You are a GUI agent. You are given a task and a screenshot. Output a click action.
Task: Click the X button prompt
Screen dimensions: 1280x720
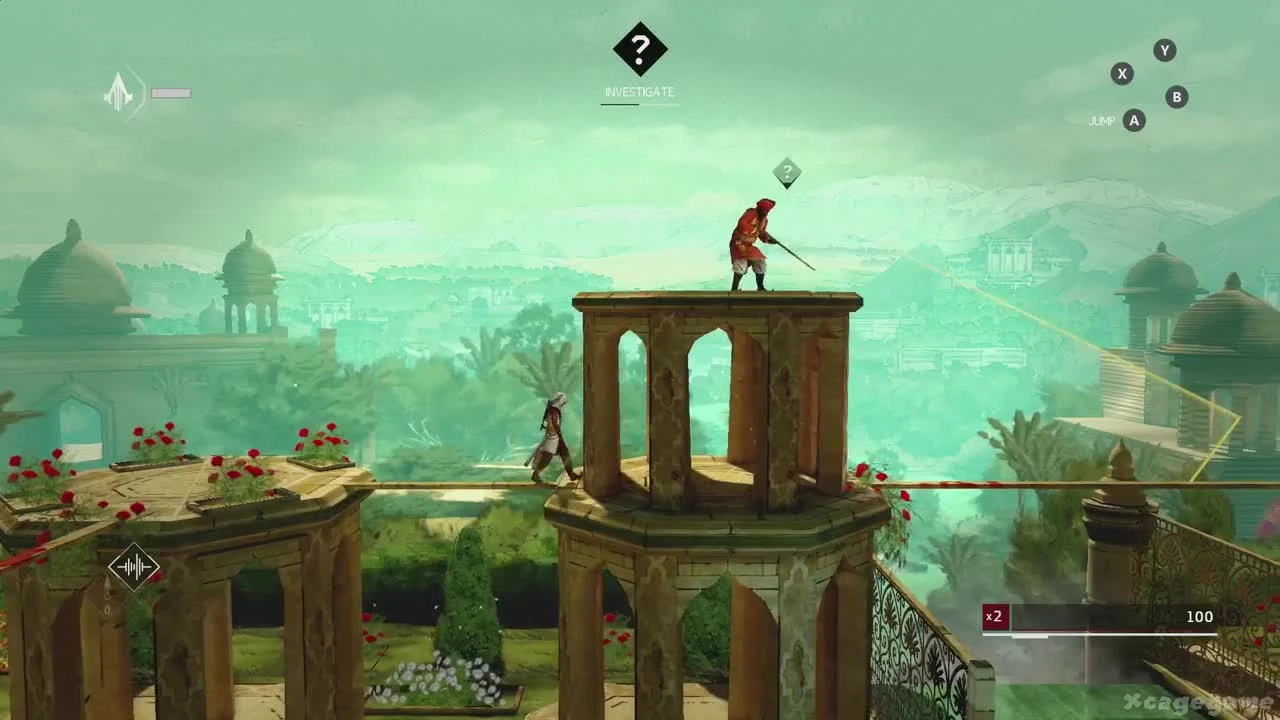tap(1122, 74)
